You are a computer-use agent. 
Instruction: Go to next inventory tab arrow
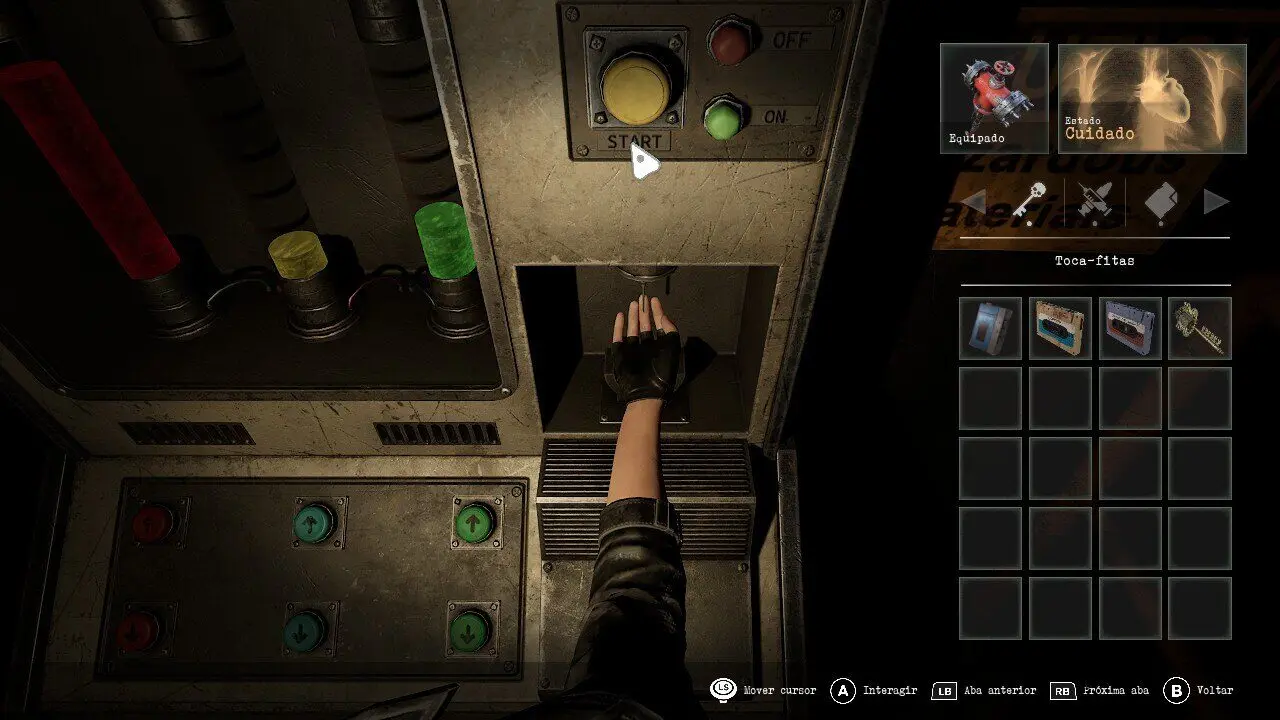click(1216, 203)
